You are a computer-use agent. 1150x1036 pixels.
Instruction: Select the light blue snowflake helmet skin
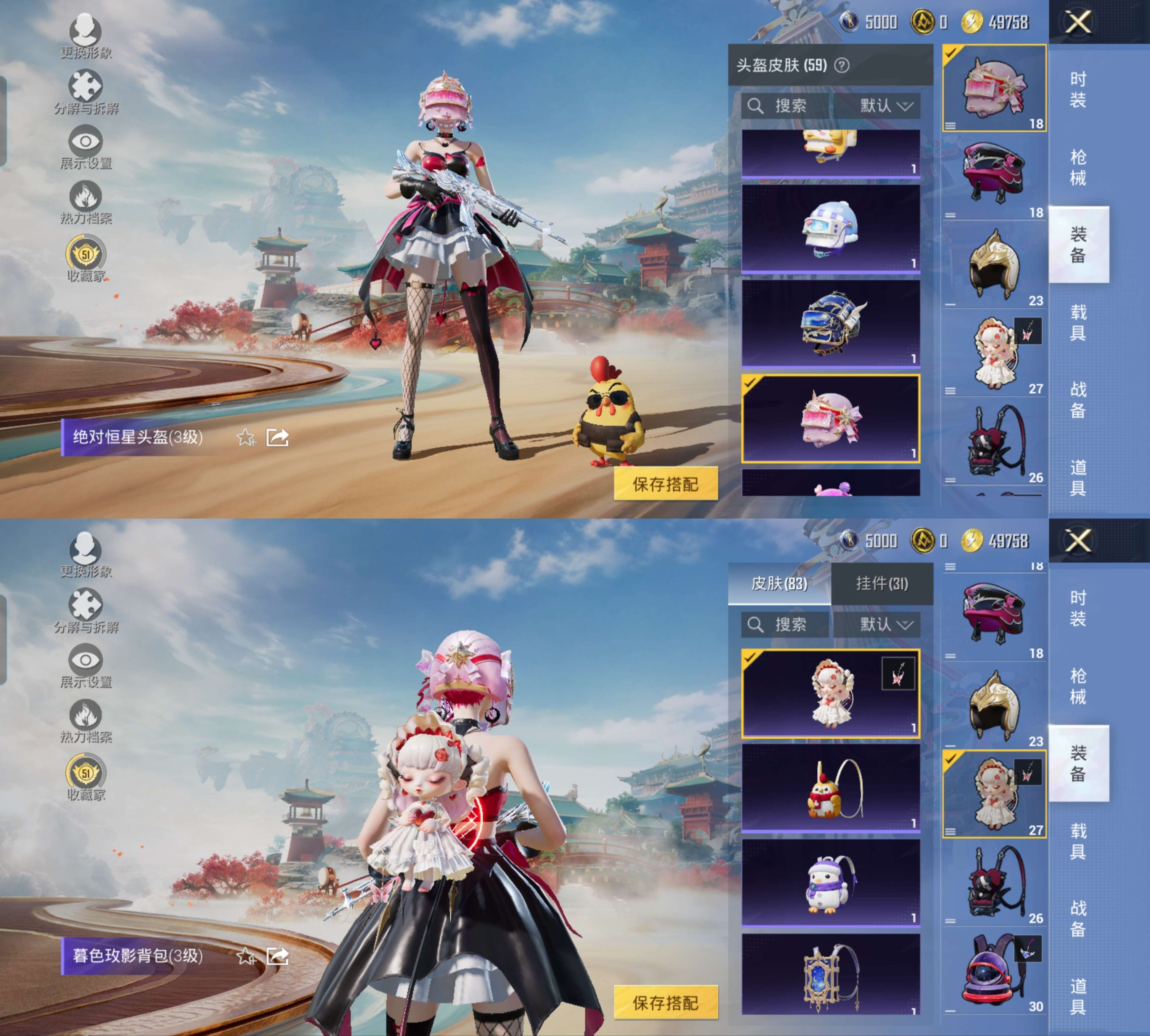(x=830, y=228)
